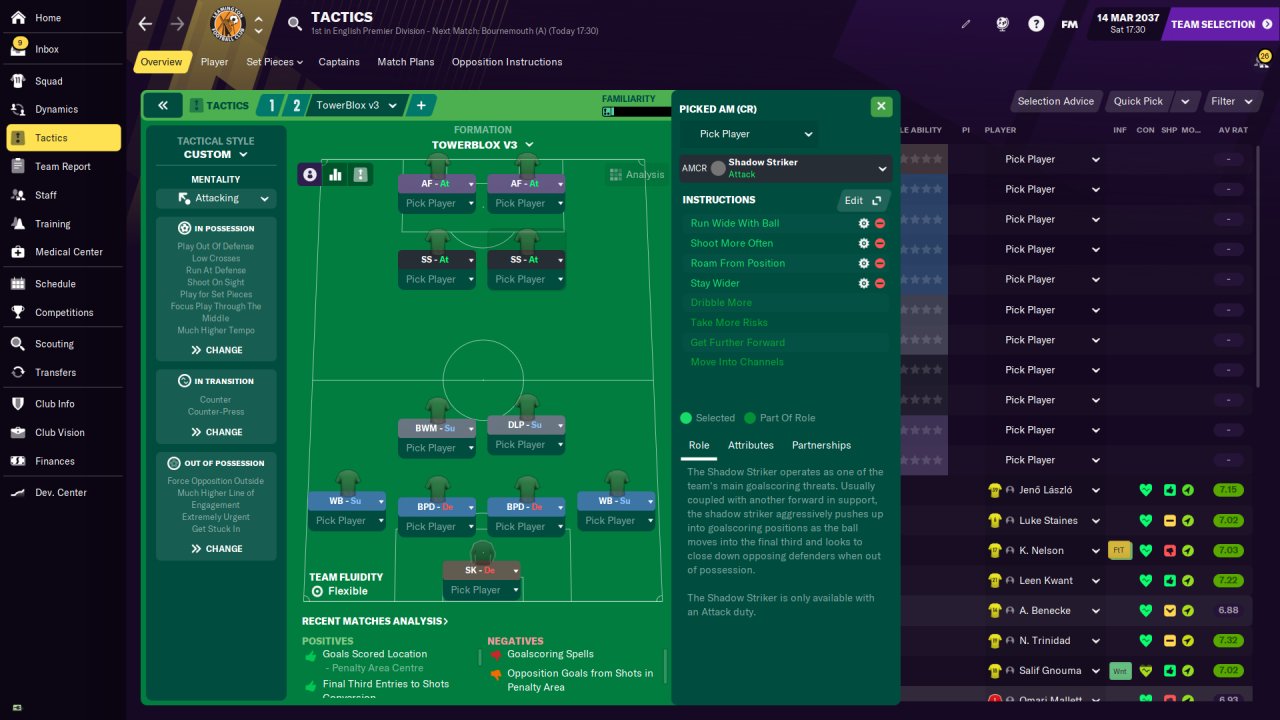Open the Transfers menu entry
1280x720 pixels.
point(55,372)
